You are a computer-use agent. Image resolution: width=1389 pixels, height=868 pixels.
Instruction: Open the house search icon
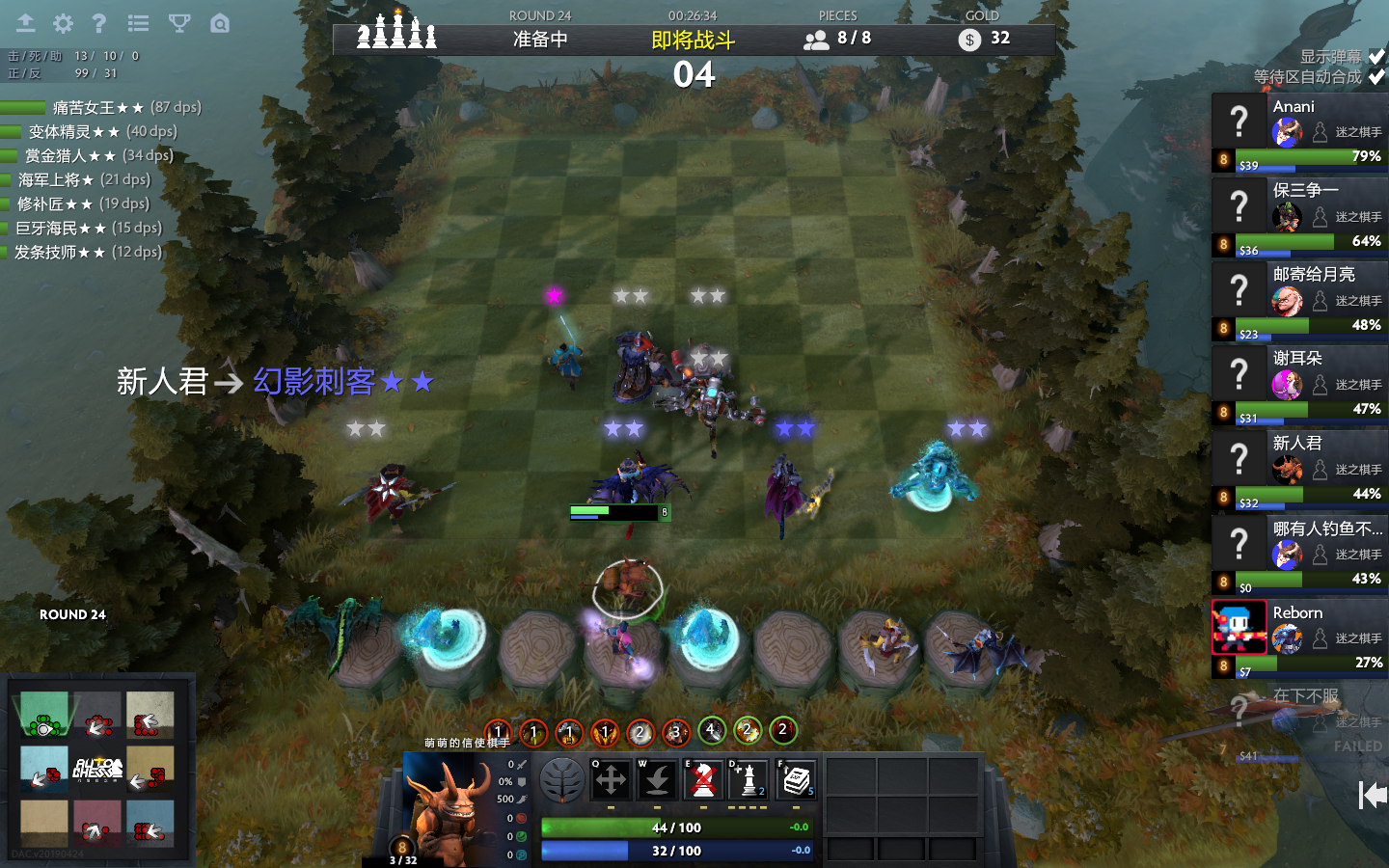click(220, 23)
